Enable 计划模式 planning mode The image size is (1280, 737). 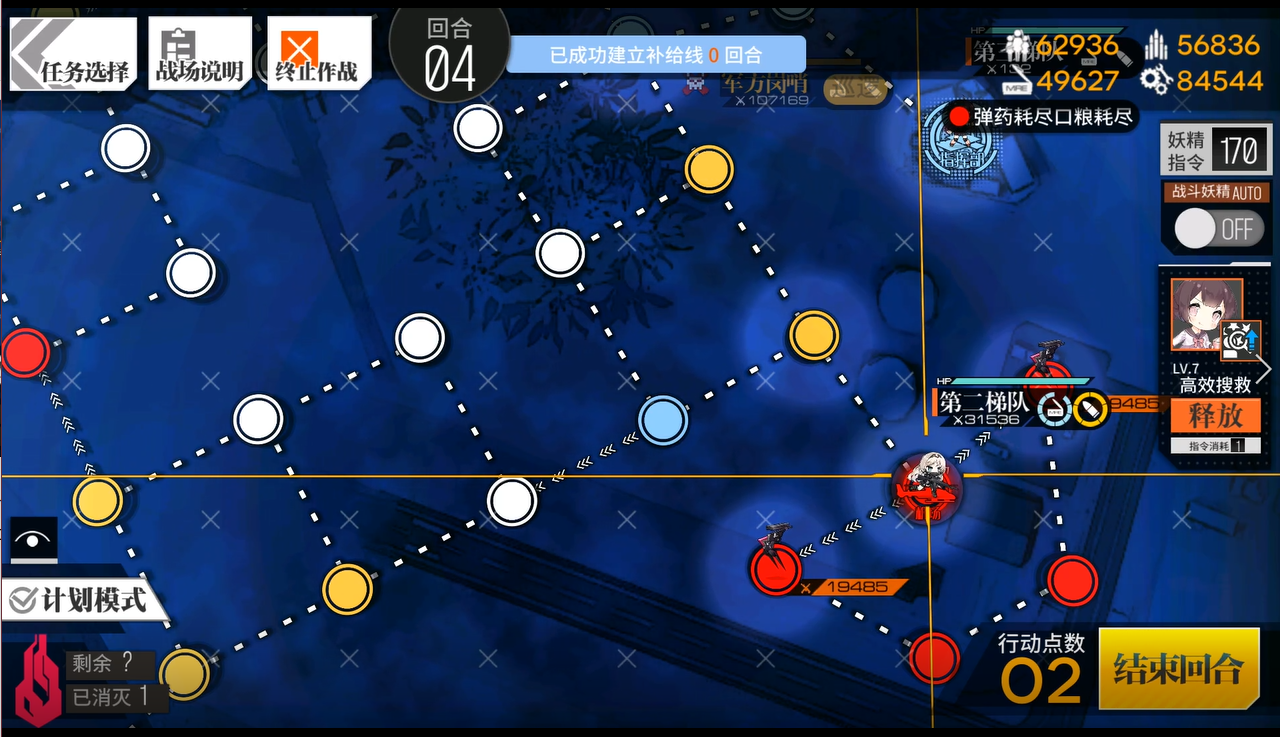78,600
